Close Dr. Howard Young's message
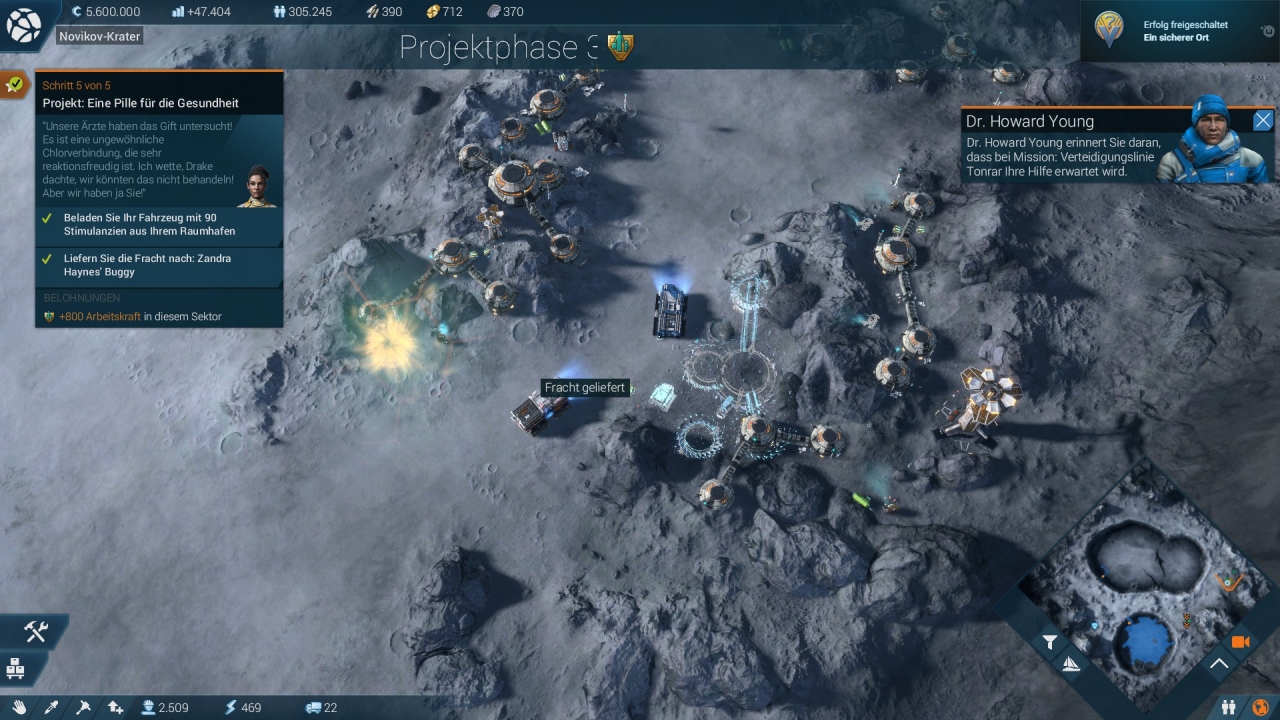 tap(1263, 121)
